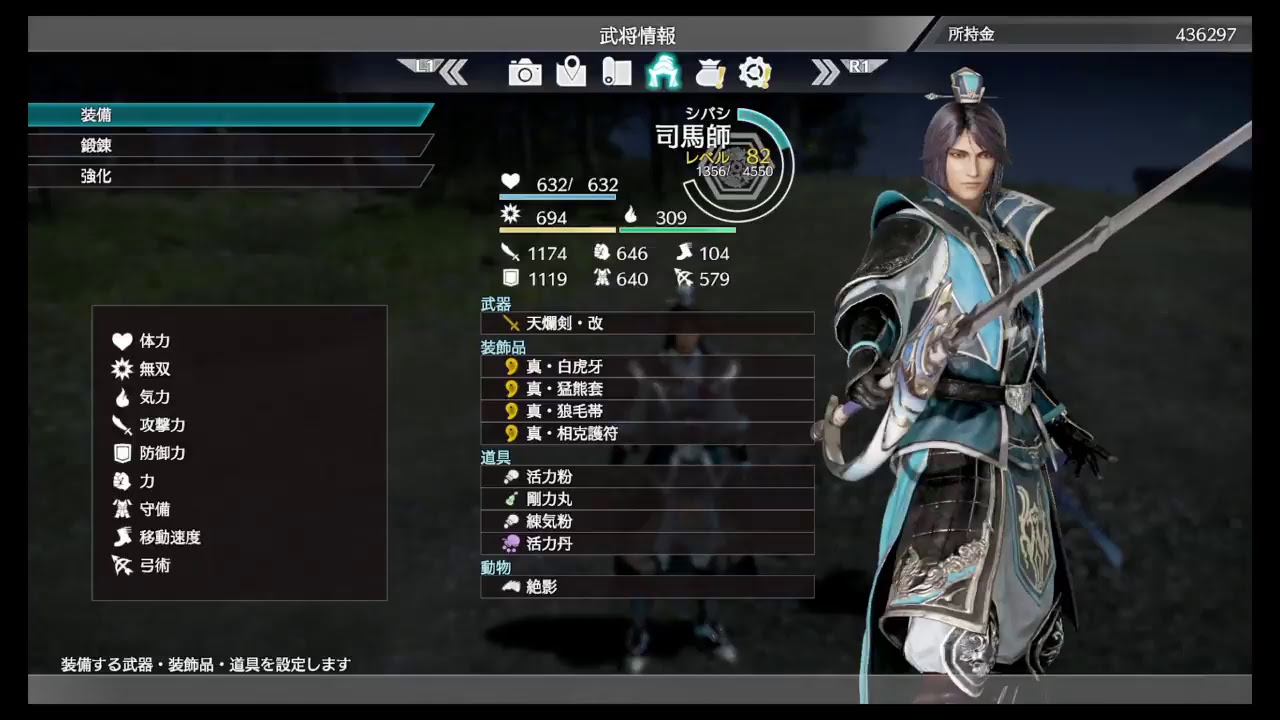
Task: Select the bow 弓術 stat icon in the legend
Action: (120, 565)
